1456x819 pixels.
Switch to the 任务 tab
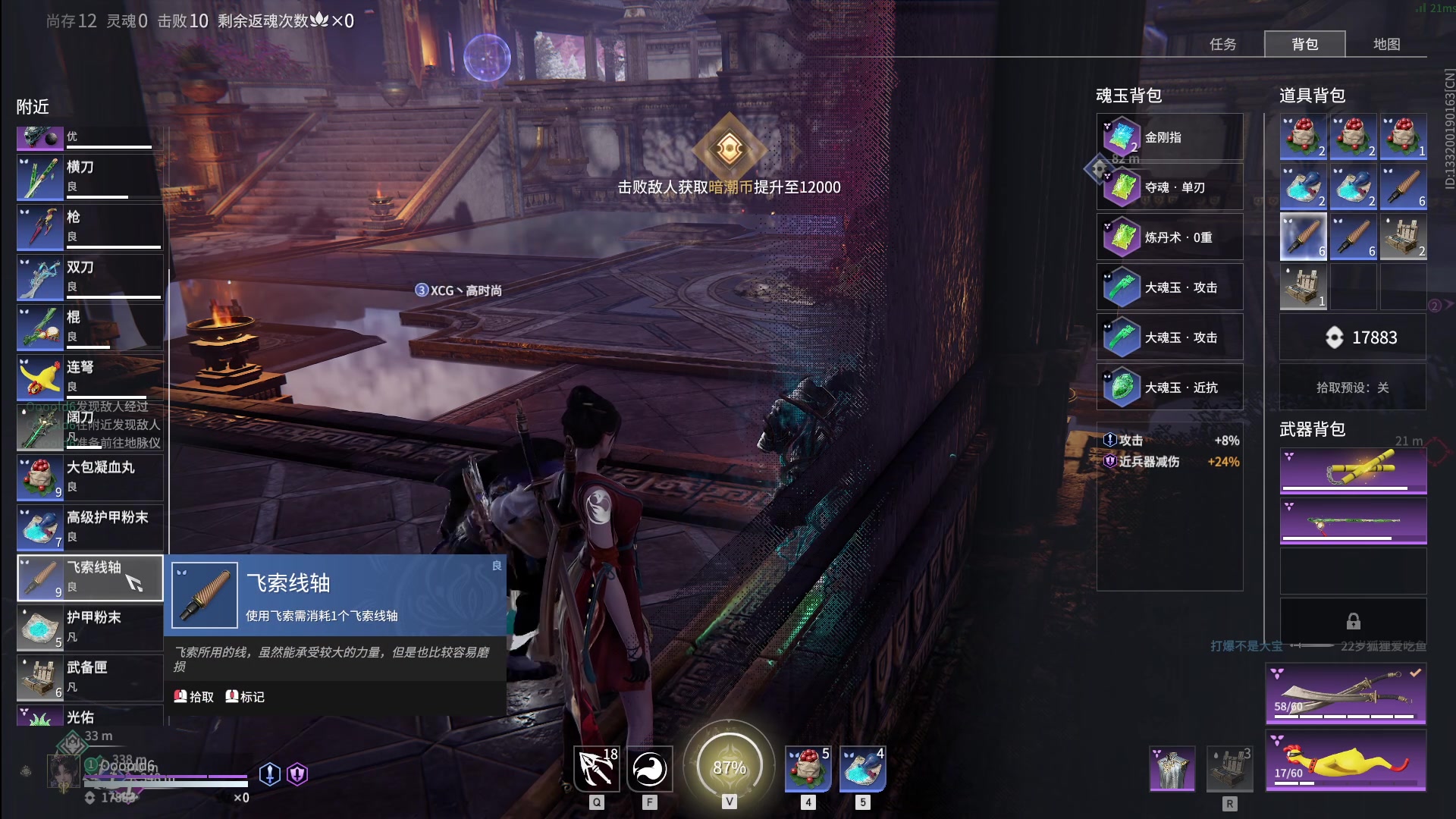click(x=1222, y=44)
